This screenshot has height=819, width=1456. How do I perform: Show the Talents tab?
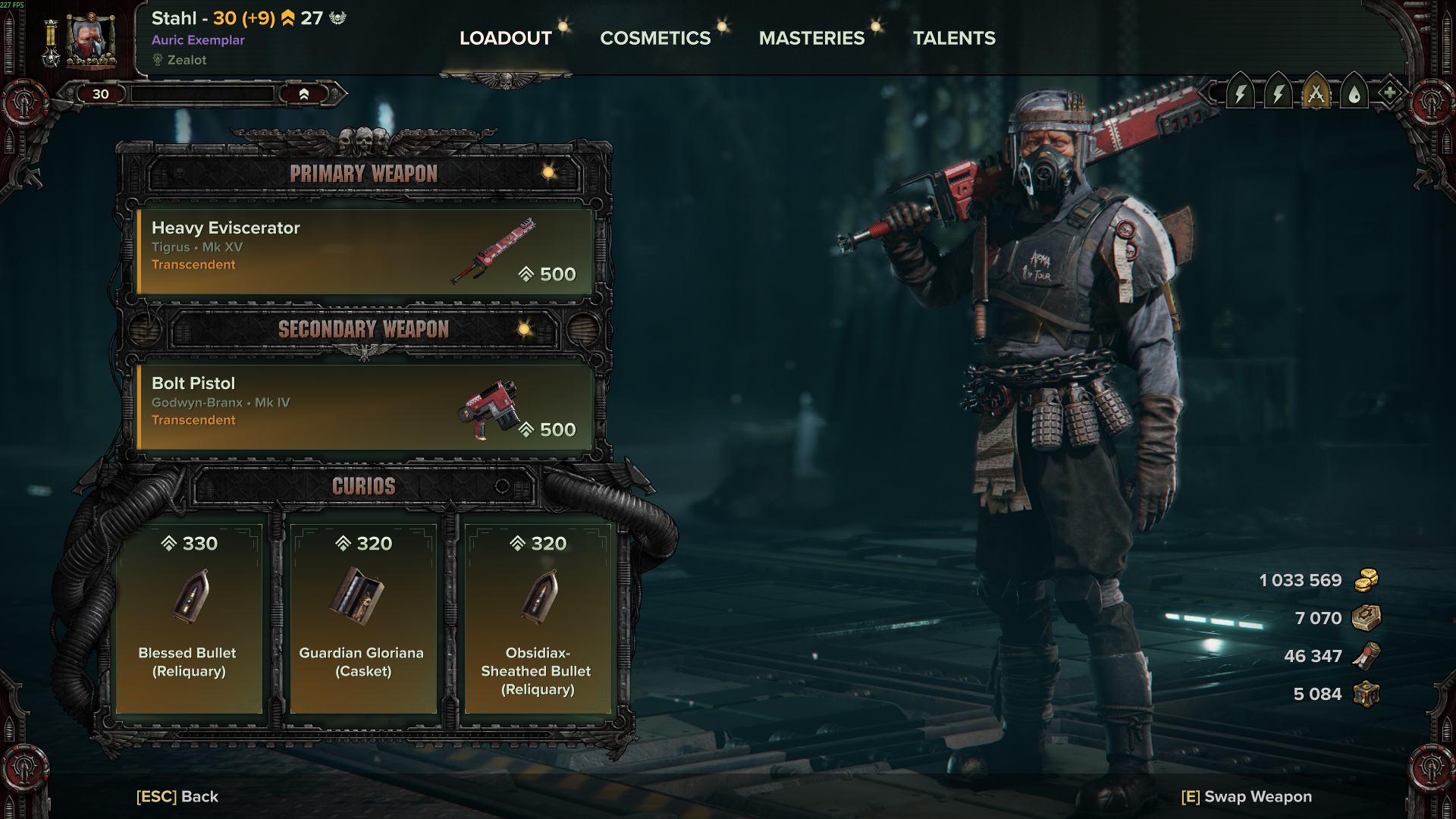954,38
